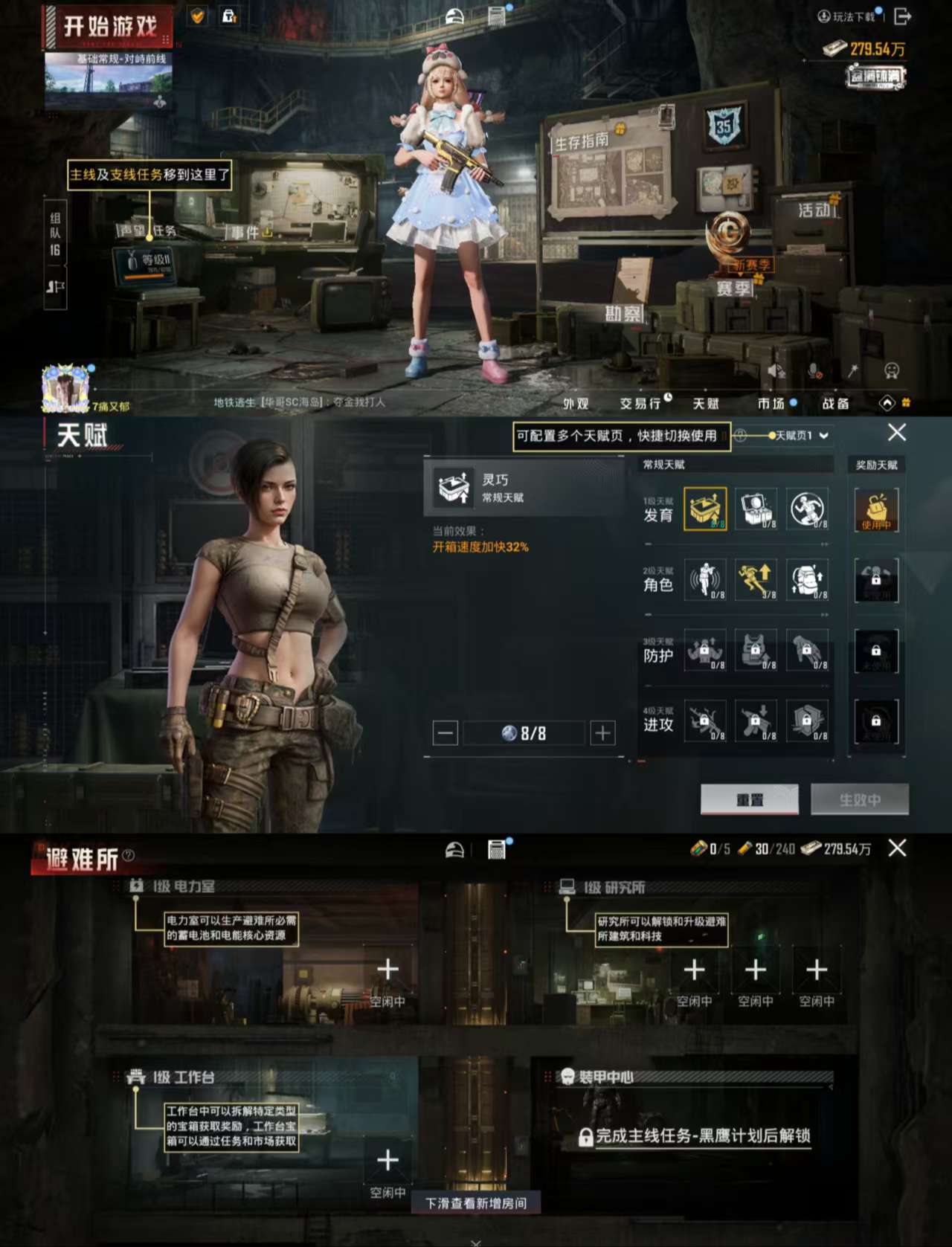Decrease talent points with the minus stepper
Viewport: 952px width, 1247px height.
tap(446, 733)
